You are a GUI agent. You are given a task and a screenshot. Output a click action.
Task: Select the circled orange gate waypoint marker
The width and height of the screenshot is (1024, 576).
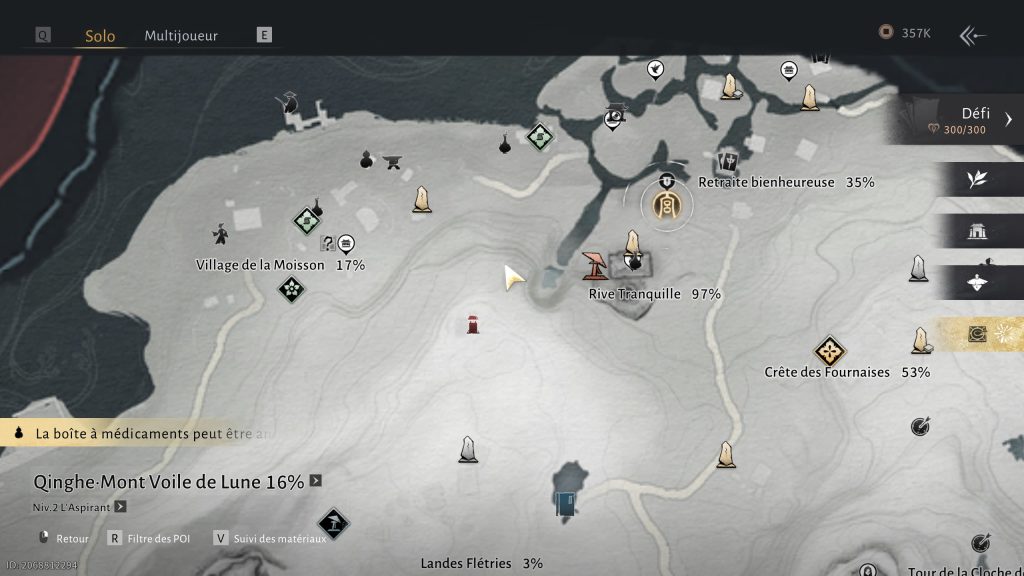click(x=666, y=205)
